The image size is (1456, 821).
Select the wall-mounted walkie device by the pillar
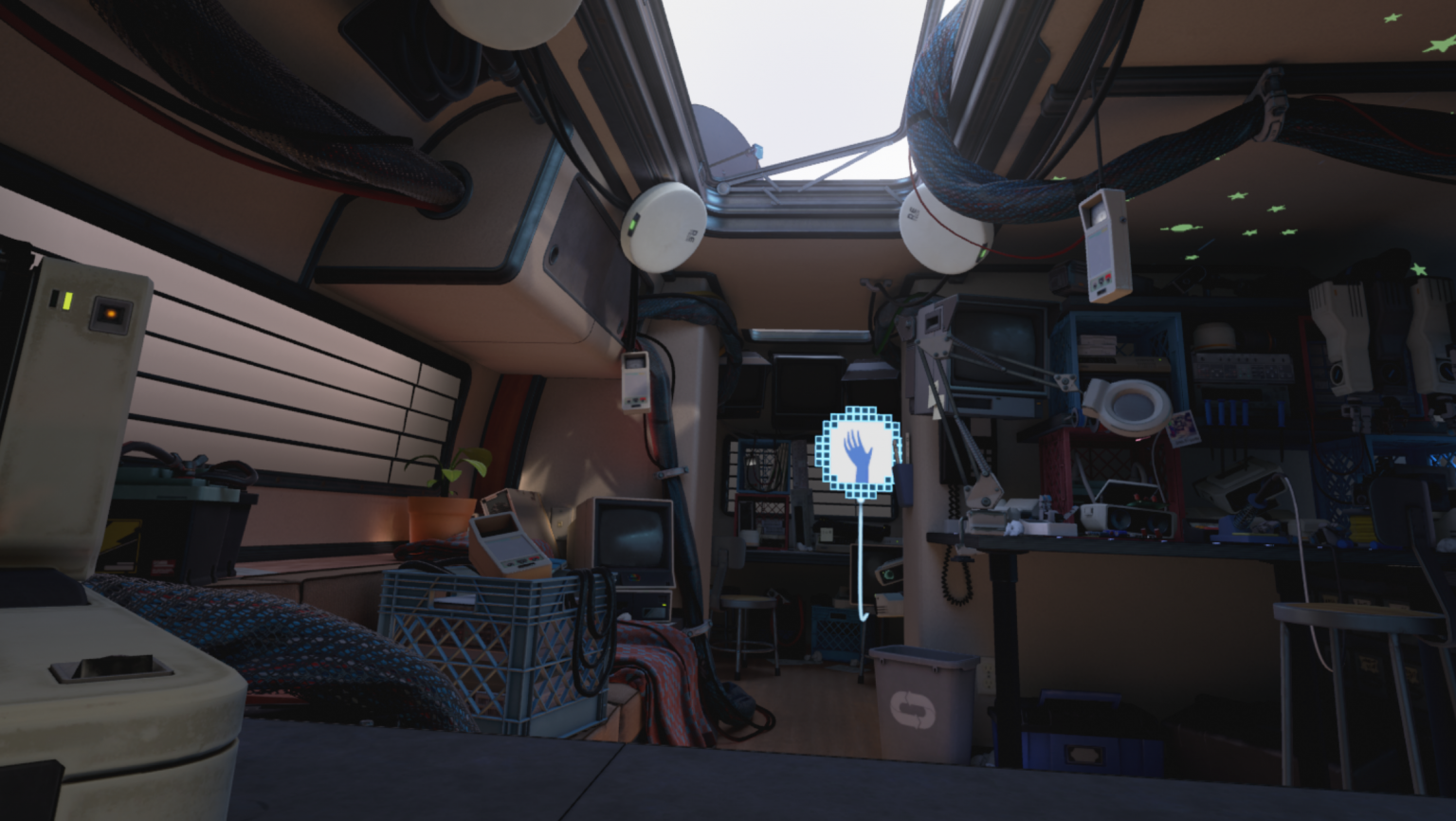tap(636, 382)
